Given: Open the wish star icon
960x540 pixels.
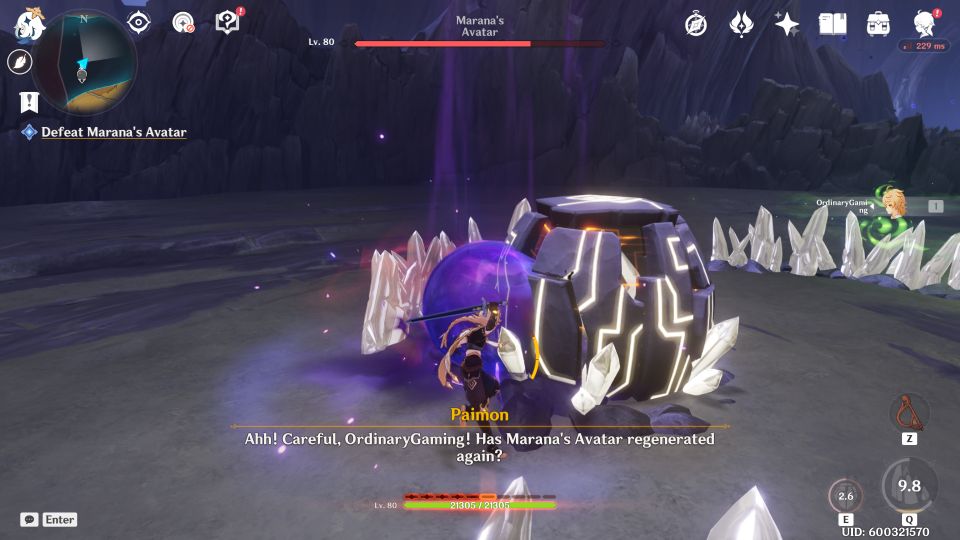Looking at the screenshot, I should 787,24.
